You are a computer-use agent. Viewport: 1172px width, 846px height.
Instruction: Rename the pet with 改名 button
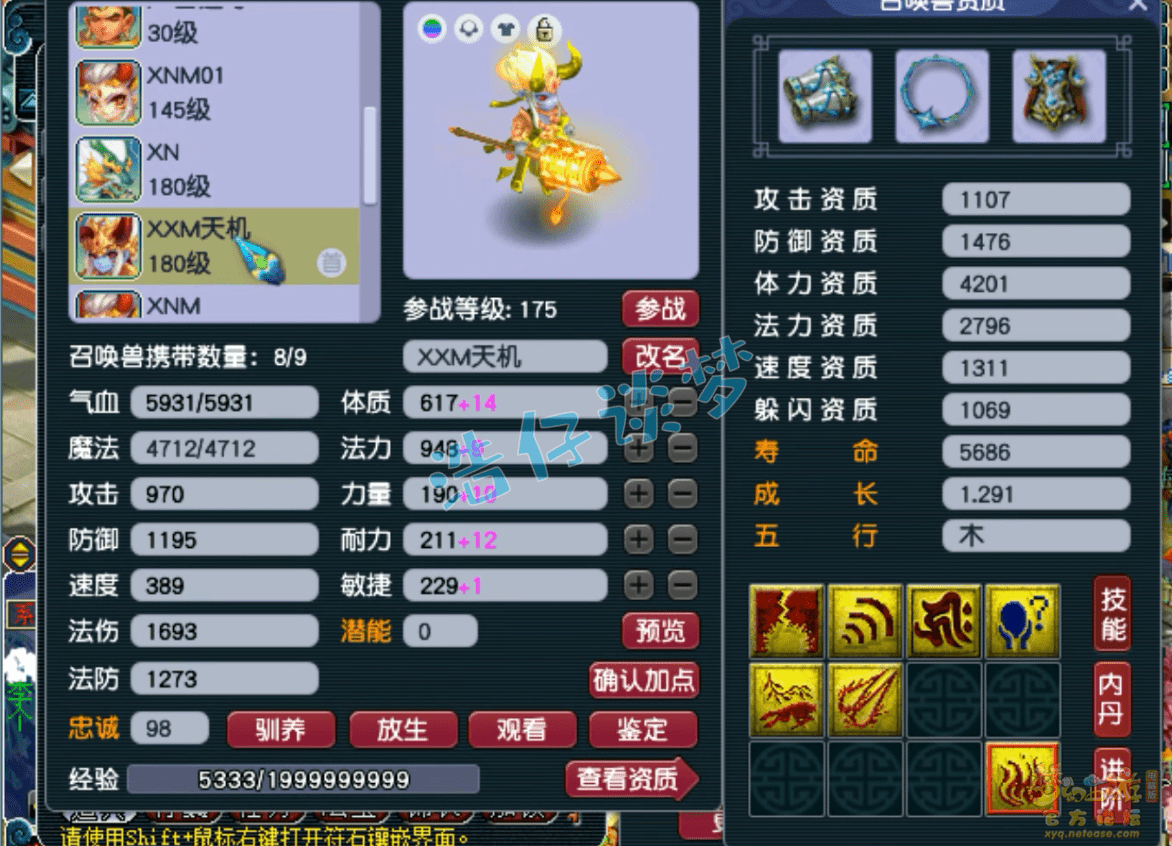click(660, 356)
